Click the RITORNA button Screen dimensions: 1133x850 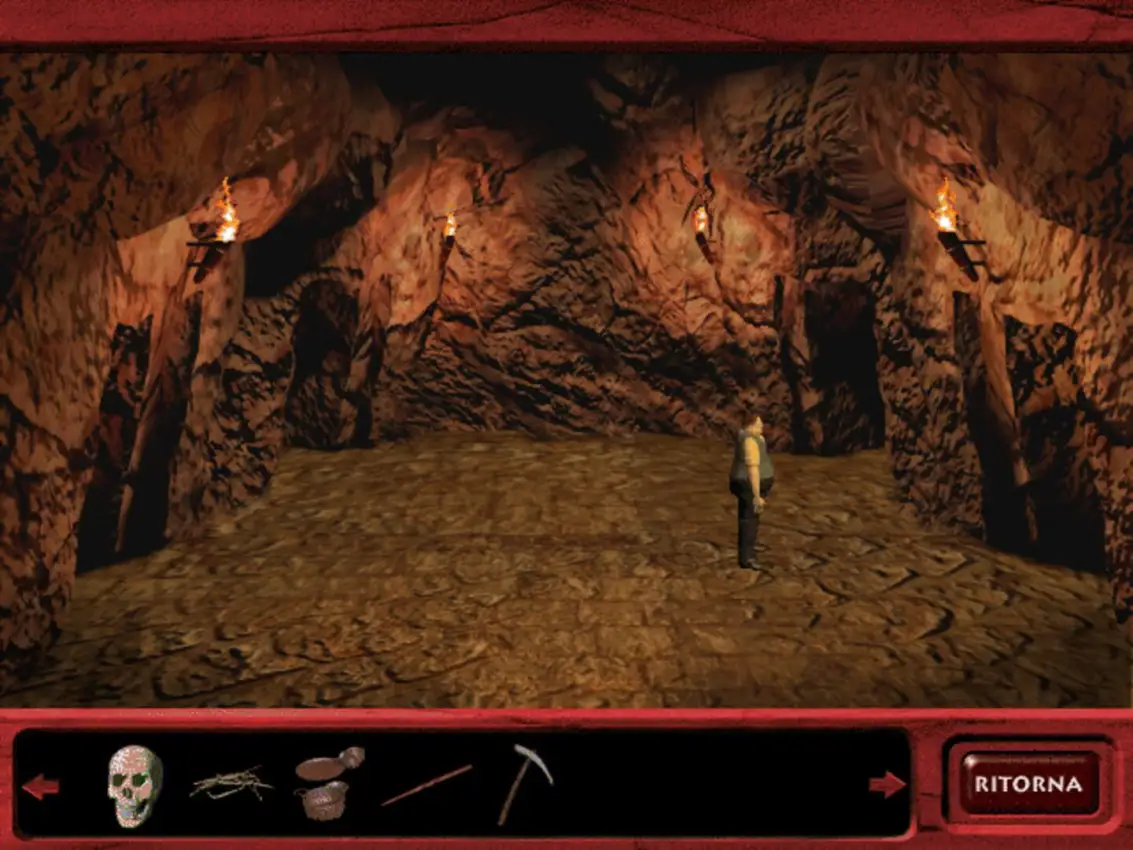1028,783
